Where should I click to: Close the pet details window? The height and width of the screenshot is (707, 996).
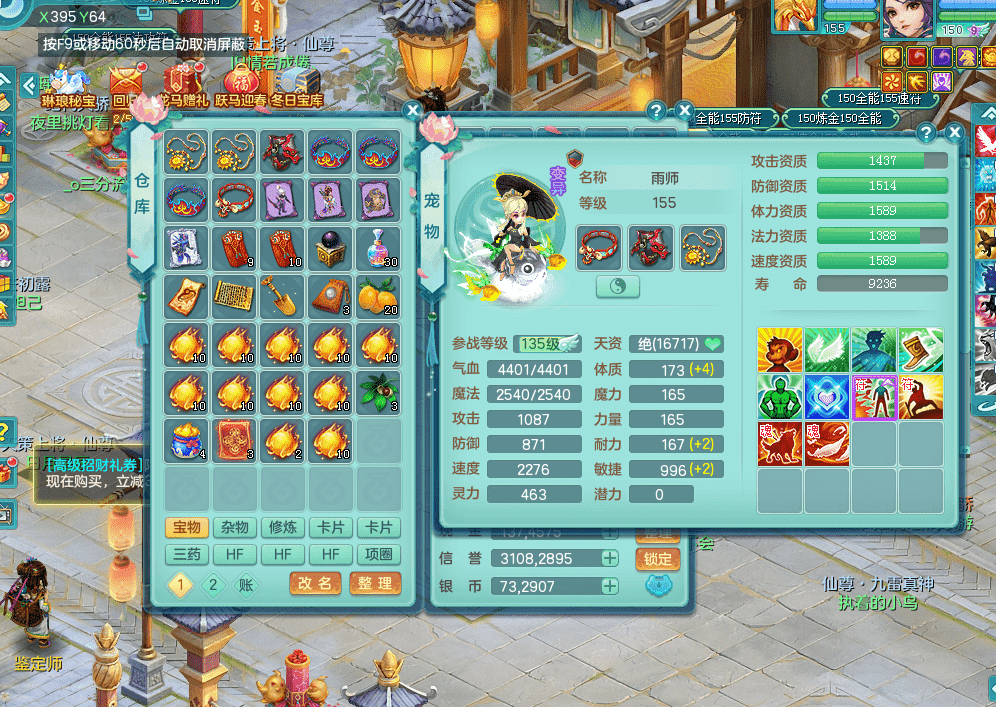[x=955, y=133]
